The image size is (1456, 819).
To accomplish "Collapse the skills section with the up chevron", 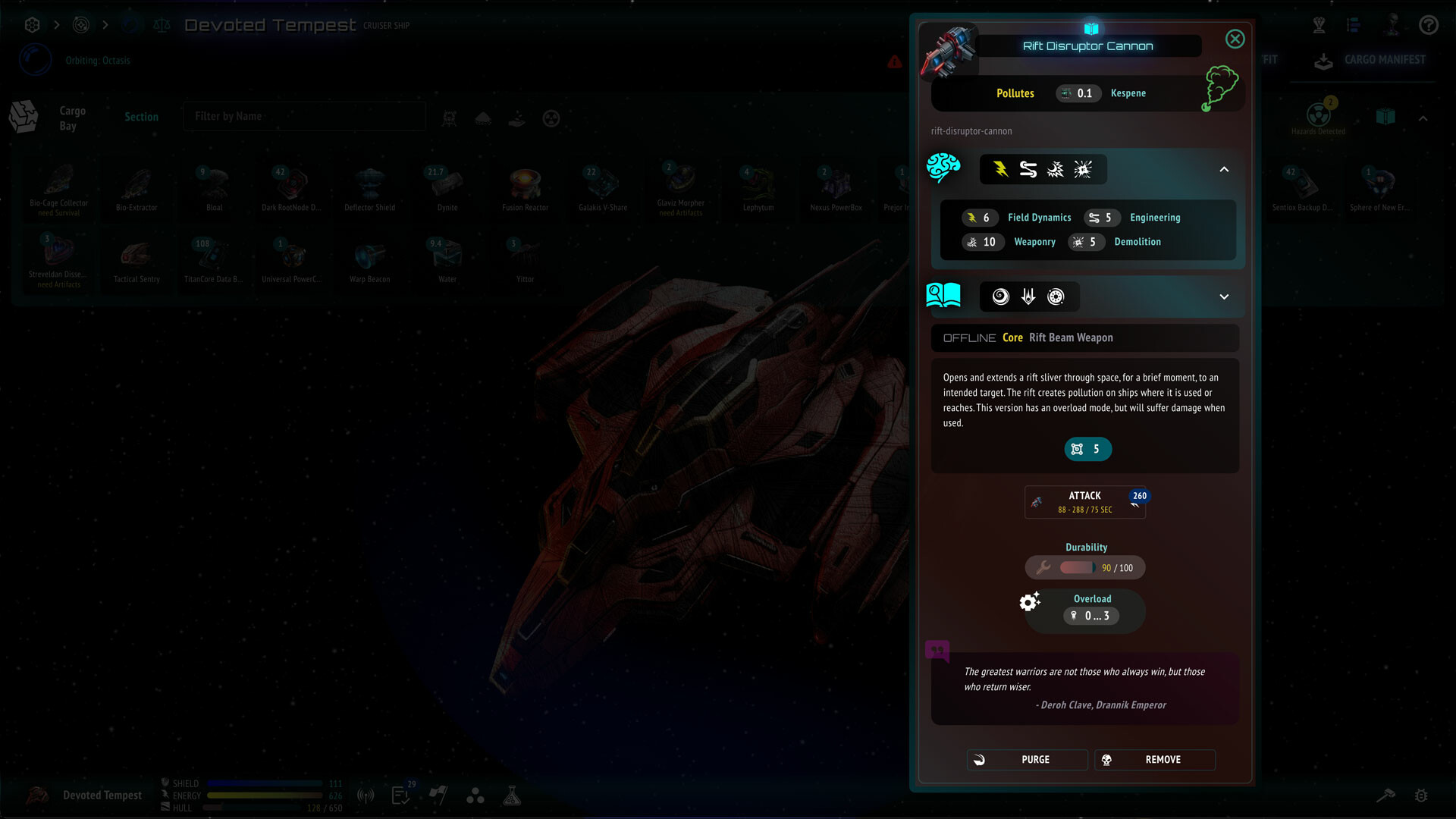I will click(1223, 169).
